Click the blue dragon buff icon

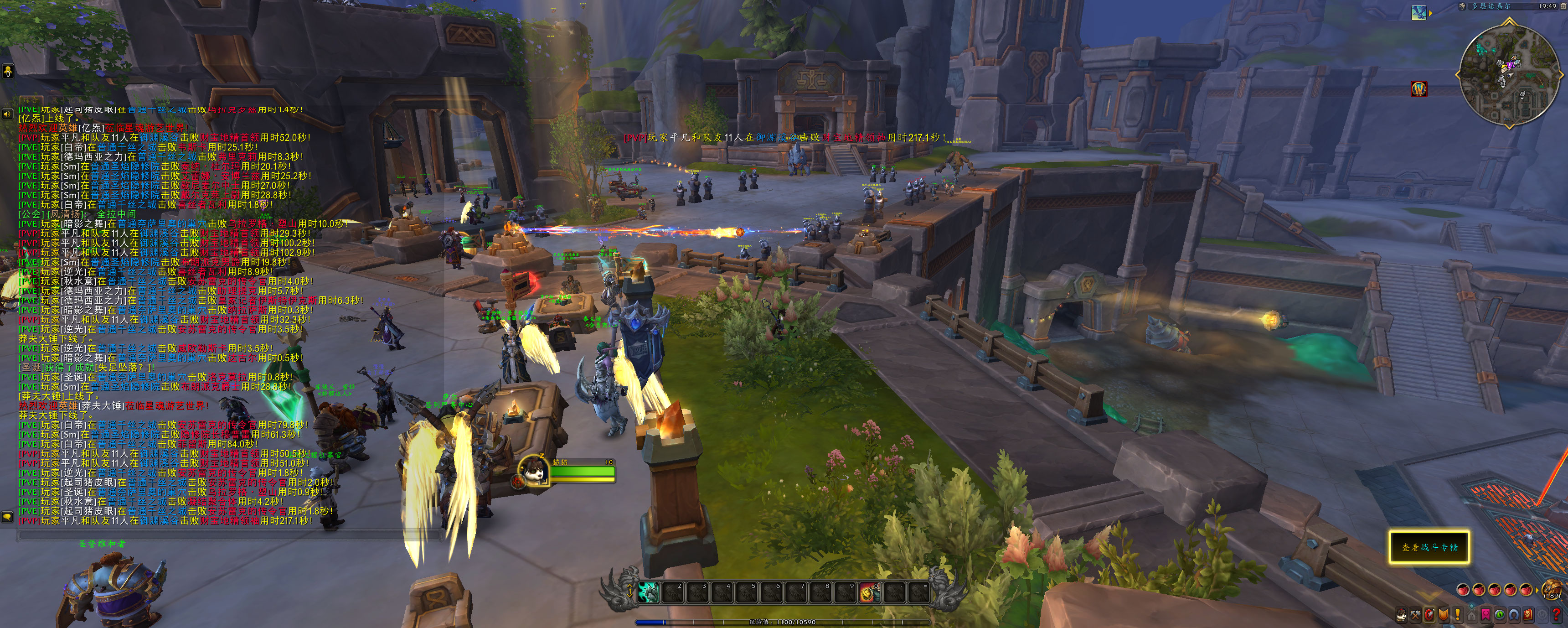pyautogui.click(x=1419, y=13)
